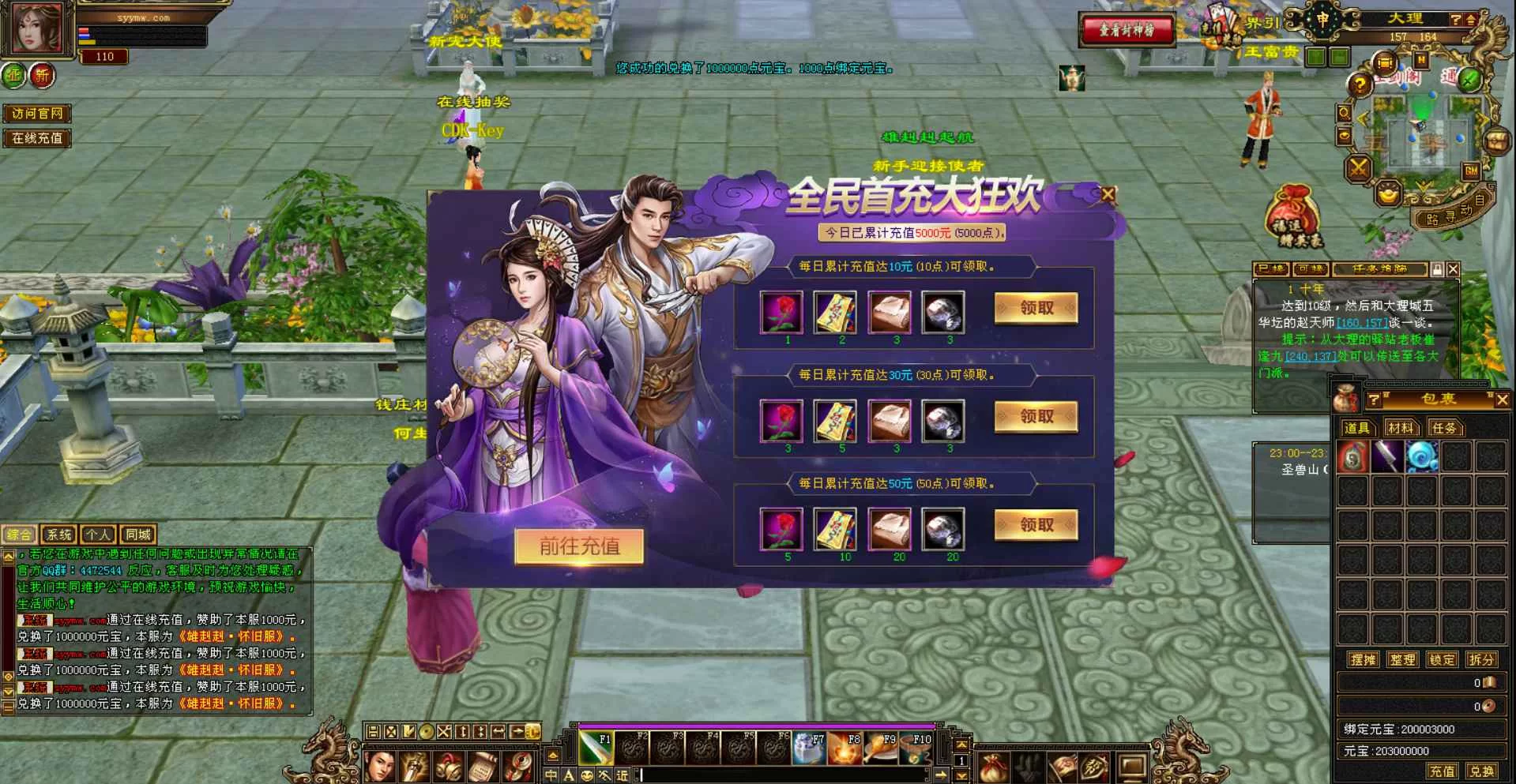Screen dimensions: 1516x784
Task: Toggle the green sword attack mode on minimap
Action: 1469,81
